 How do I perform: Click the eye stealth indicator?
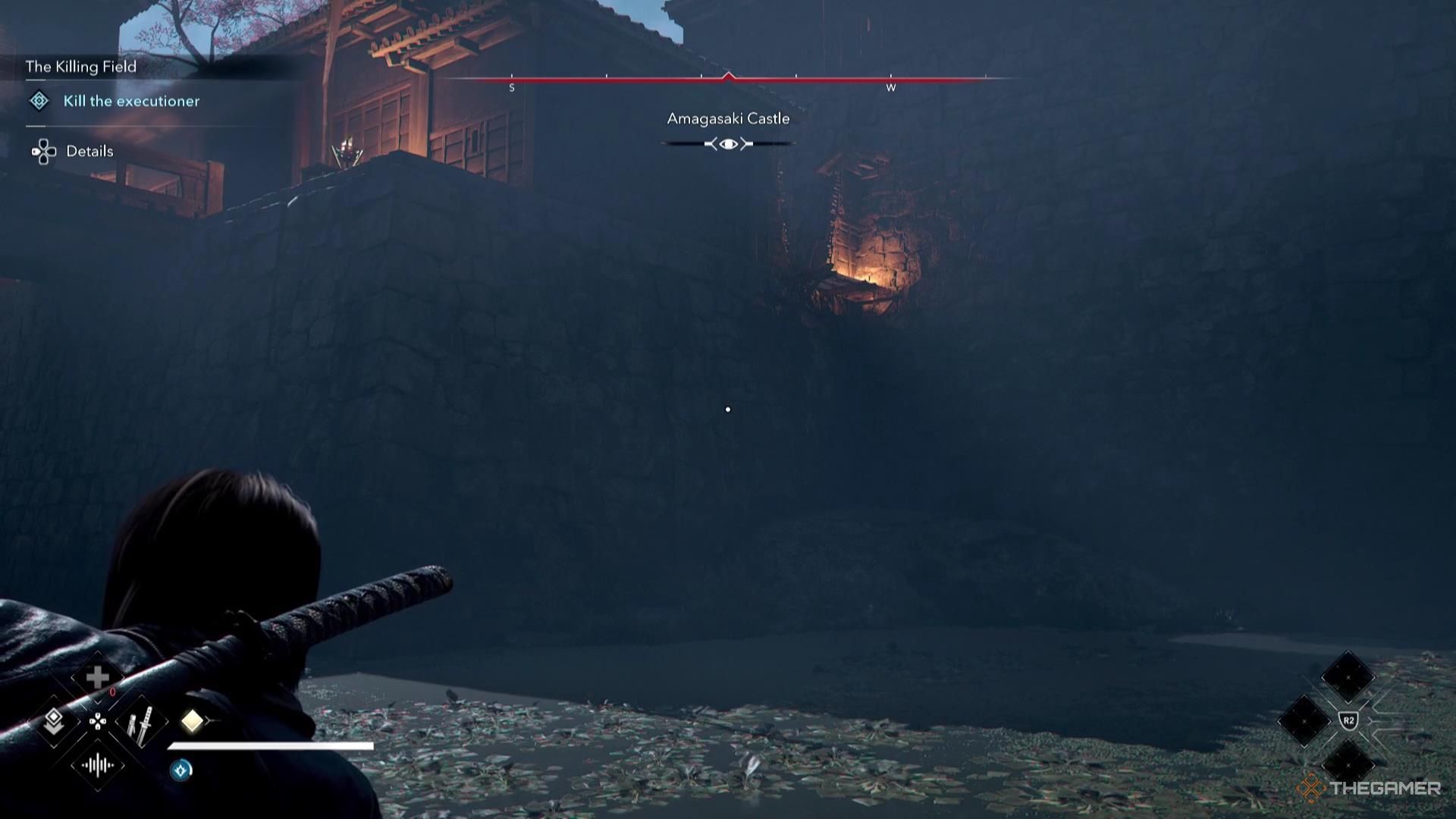728,144
